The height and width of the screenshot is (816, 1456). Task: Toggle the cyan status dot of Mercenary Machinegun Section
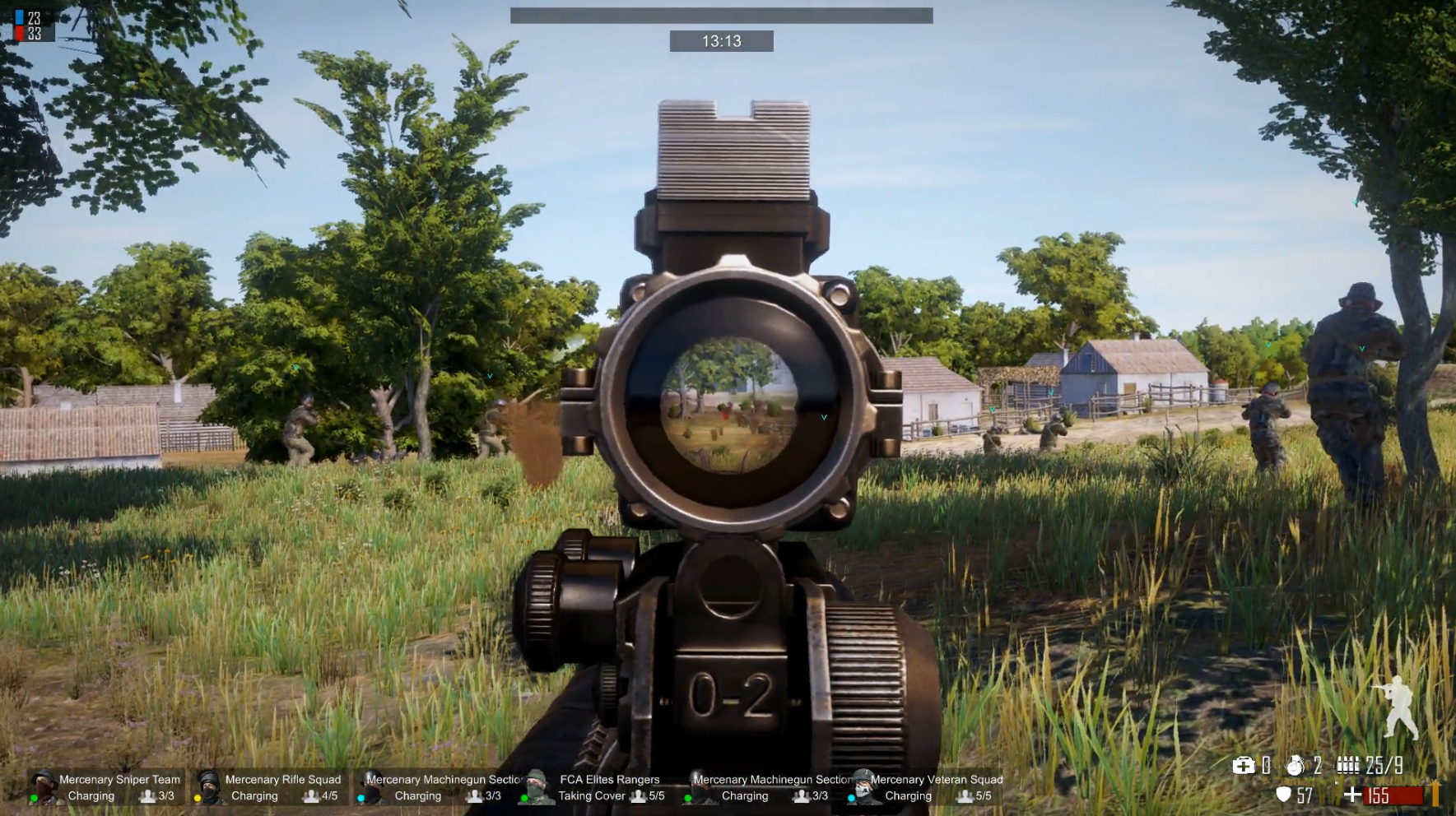(x=362, y=796)
